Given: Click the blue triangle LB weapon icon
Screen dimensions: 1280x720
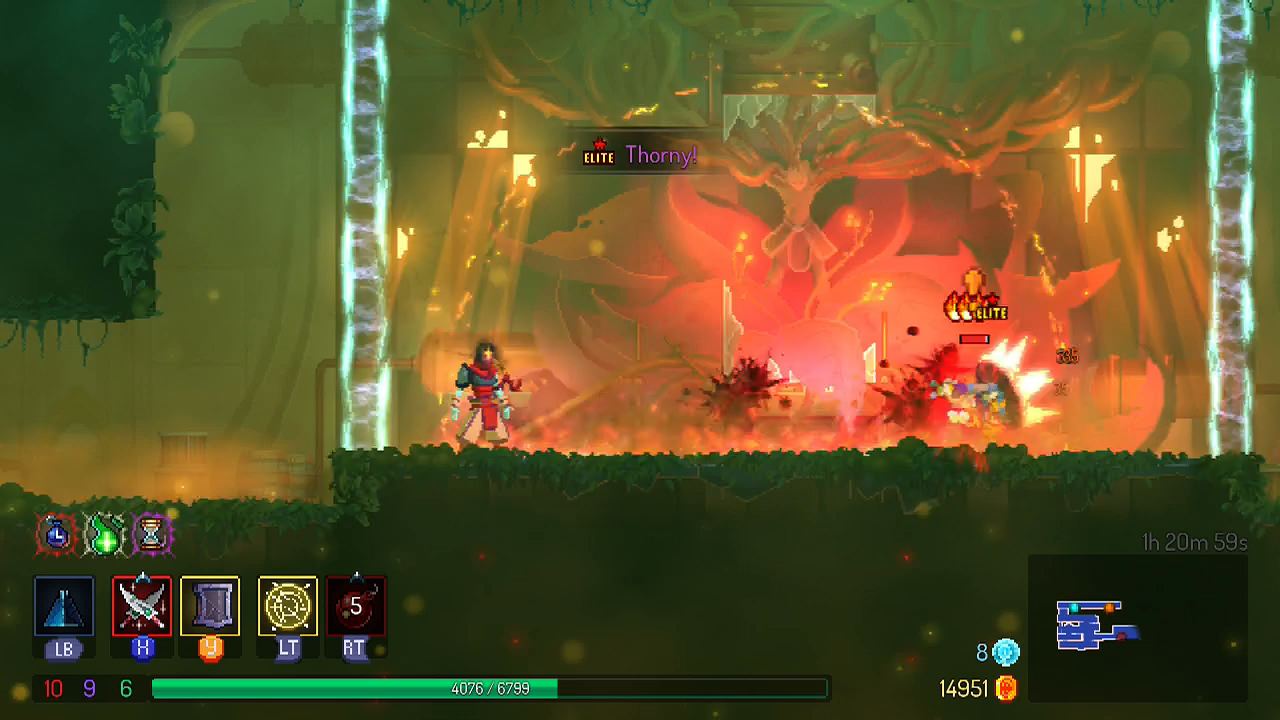Looking at the screenshot, I should coord(64,606).
